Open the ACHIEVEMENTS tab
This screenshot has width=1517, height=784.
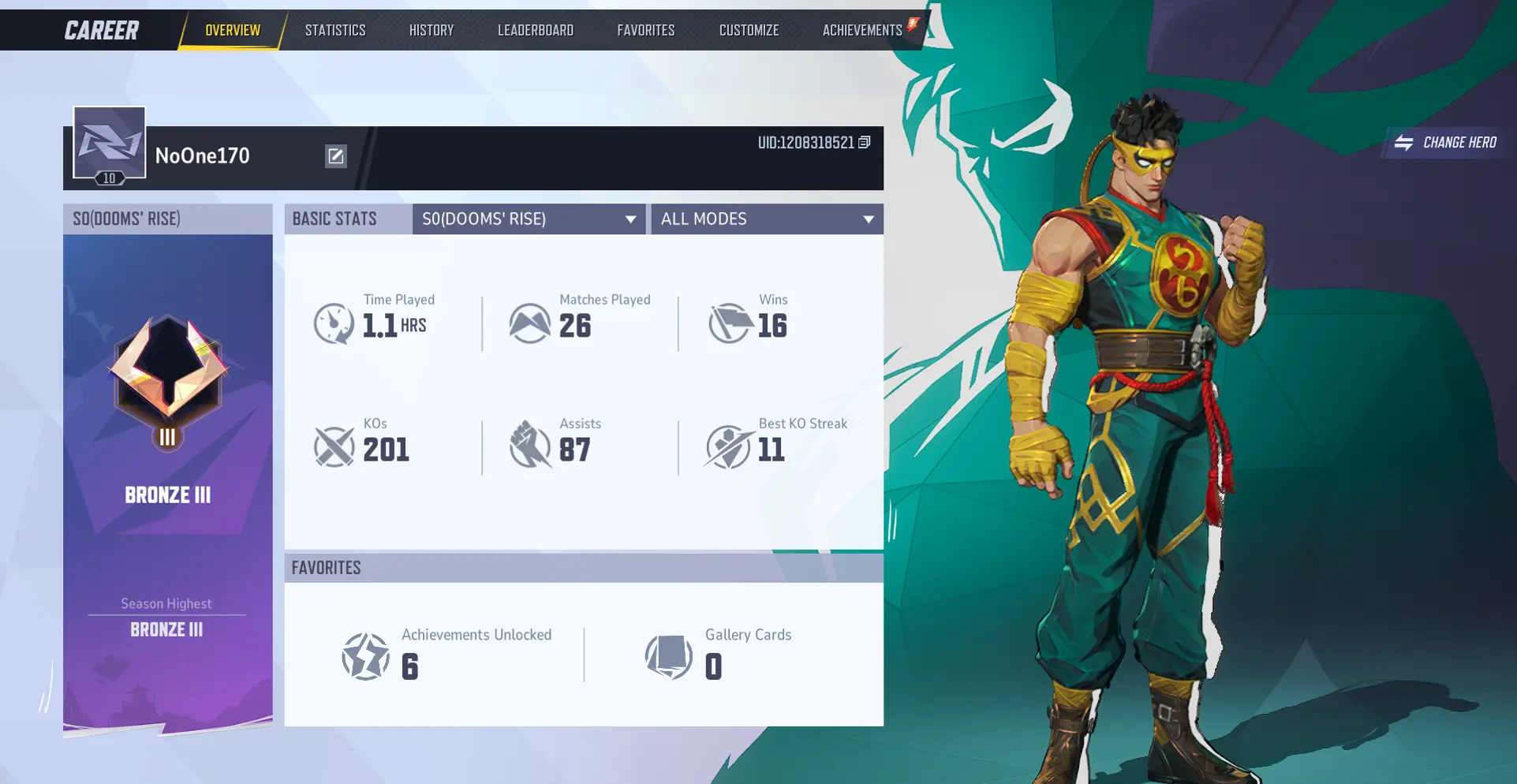[862, 30]
